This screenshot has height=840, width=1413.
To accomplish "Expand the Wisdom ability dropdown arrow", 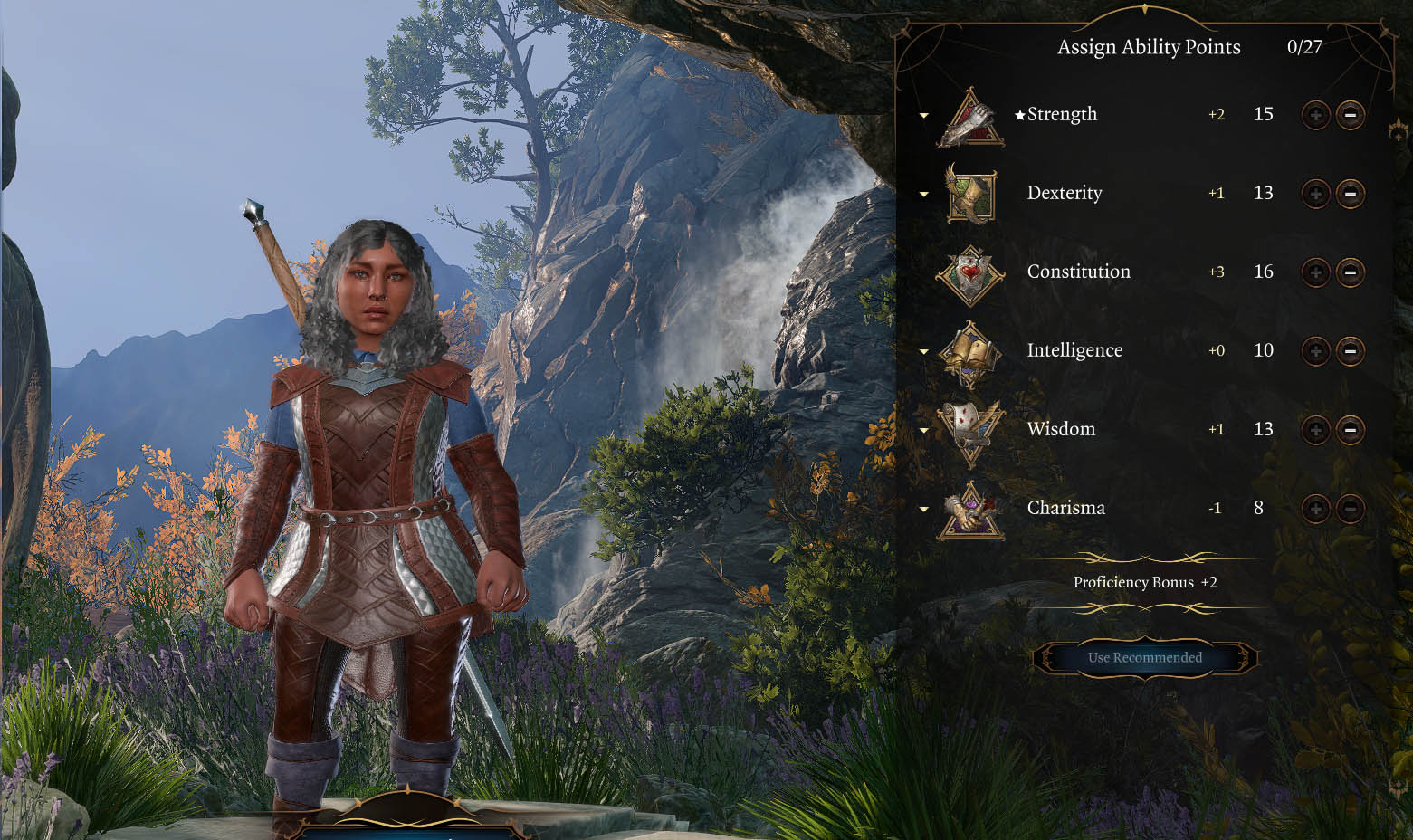I will click(924, 430).
